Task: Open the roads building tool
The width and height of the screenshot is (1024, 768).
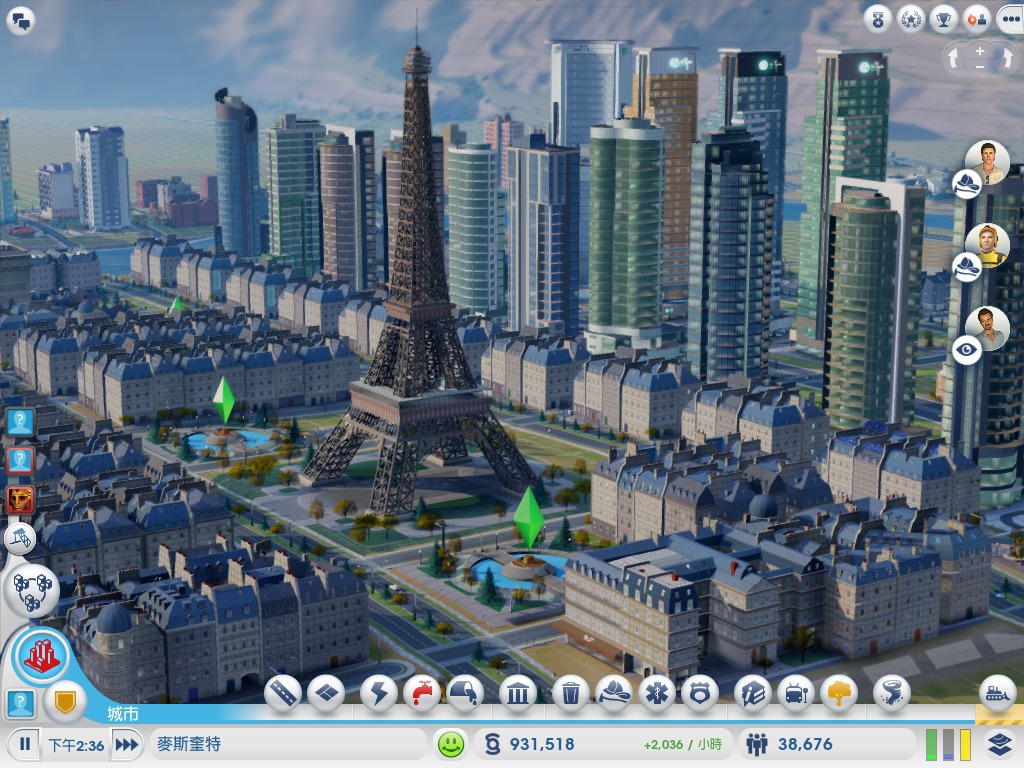Action: tap(283, 692)
